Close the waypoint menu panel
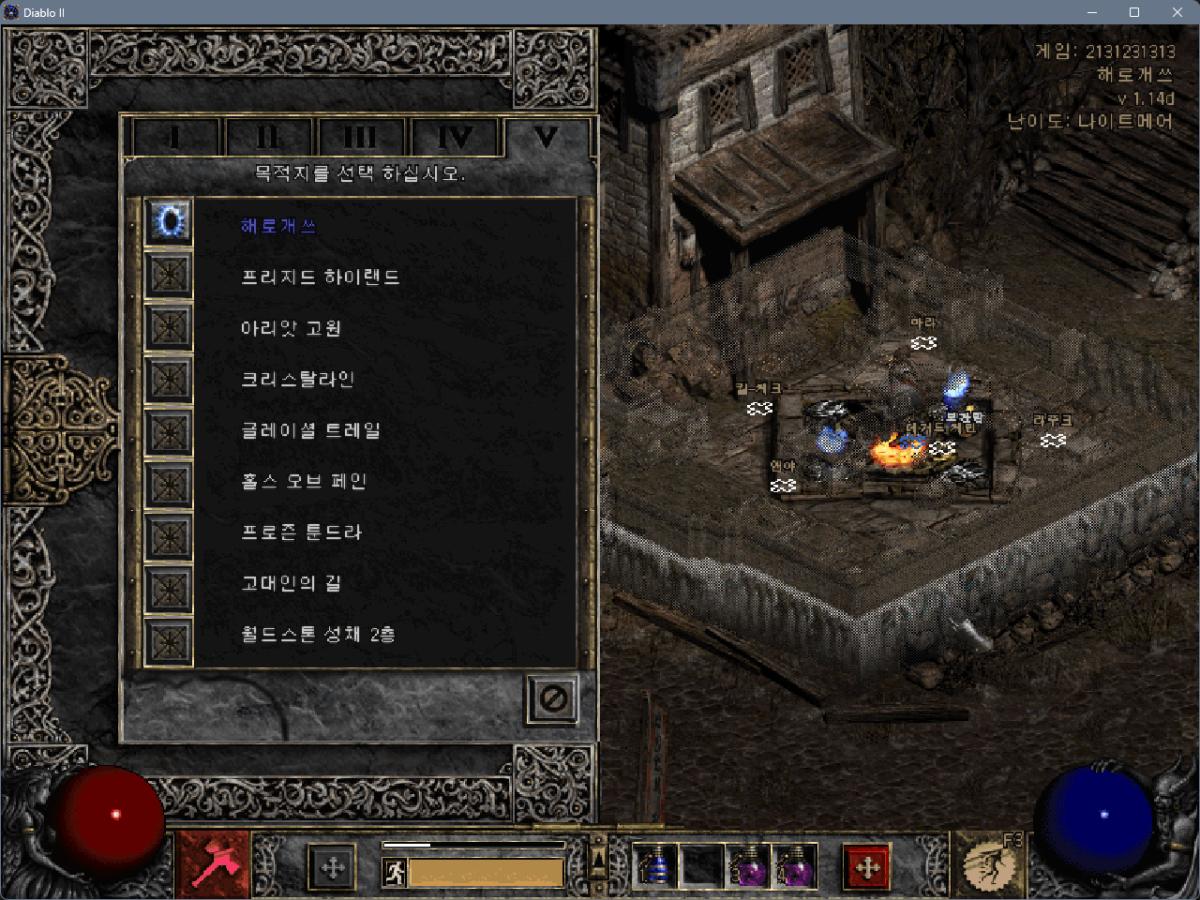The image size is (1200, 900). tap(552, 699)
